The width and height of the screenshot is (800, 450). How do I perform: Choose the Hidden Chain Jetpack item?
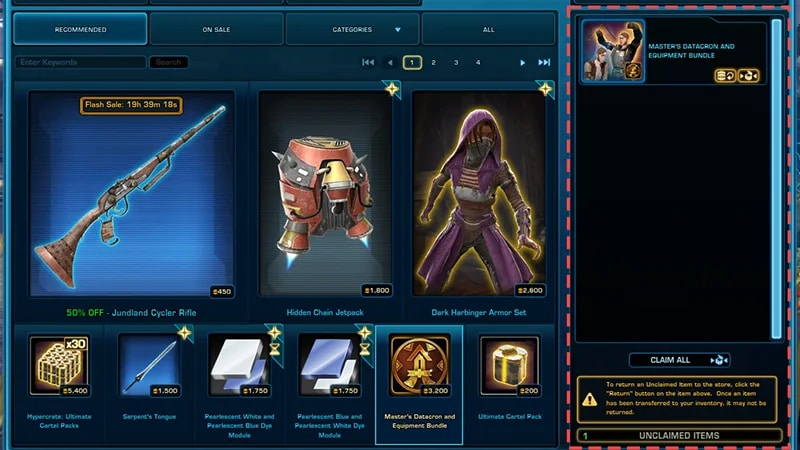(325, 195)
